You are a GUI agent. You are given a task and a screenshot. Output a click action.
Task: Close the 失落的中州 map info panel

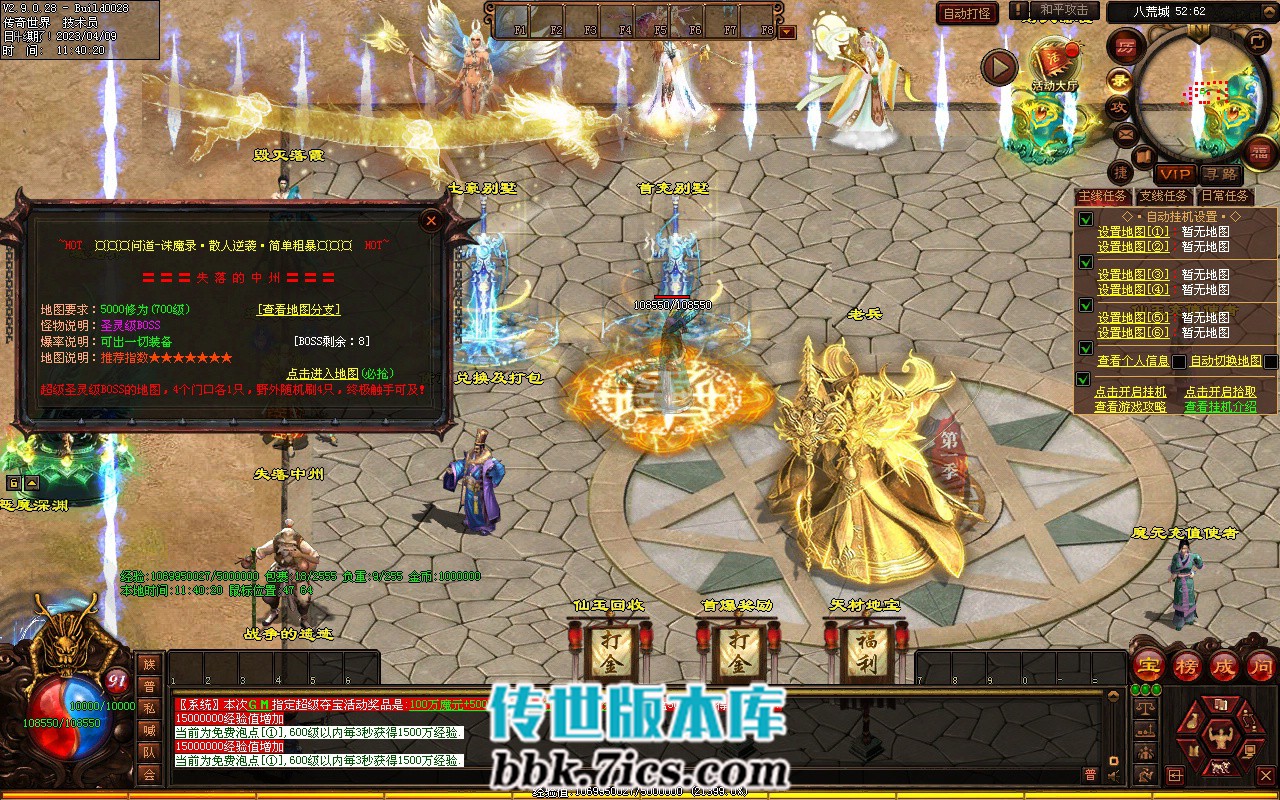pos(431,221)
